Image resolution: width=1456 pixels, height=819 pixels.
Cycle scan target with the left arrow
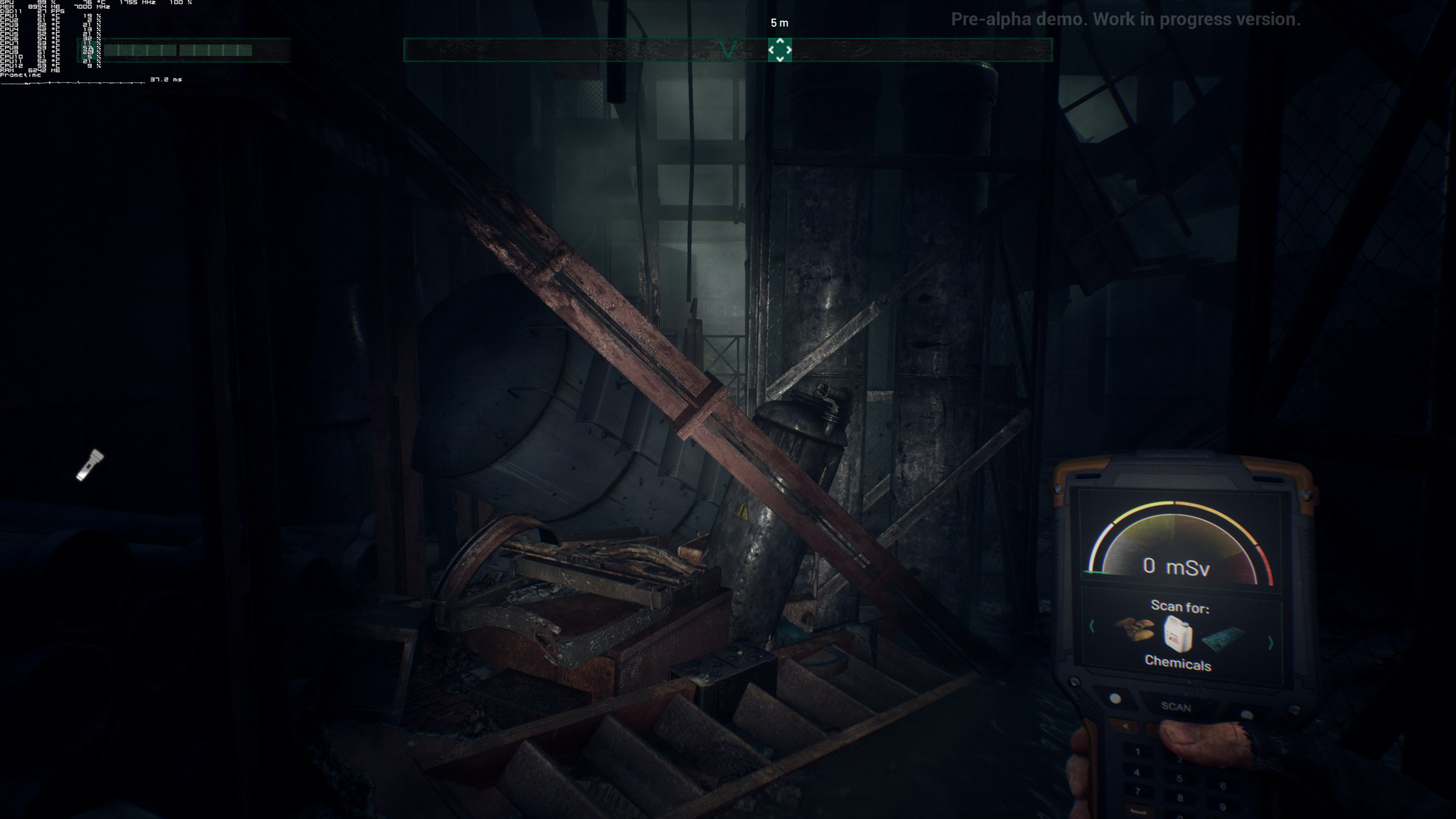(1092, 626)
